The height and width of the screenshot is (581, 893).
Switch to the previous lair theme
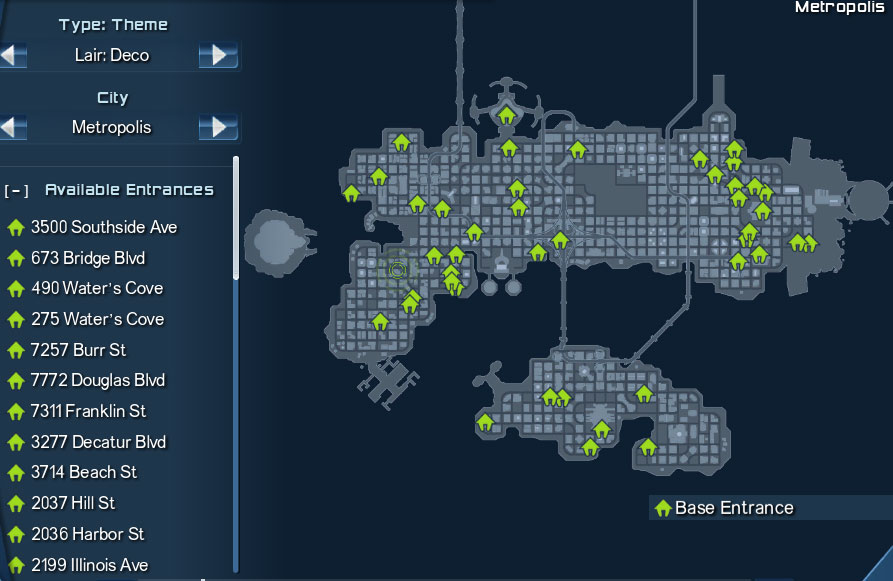tap(14, 55)
